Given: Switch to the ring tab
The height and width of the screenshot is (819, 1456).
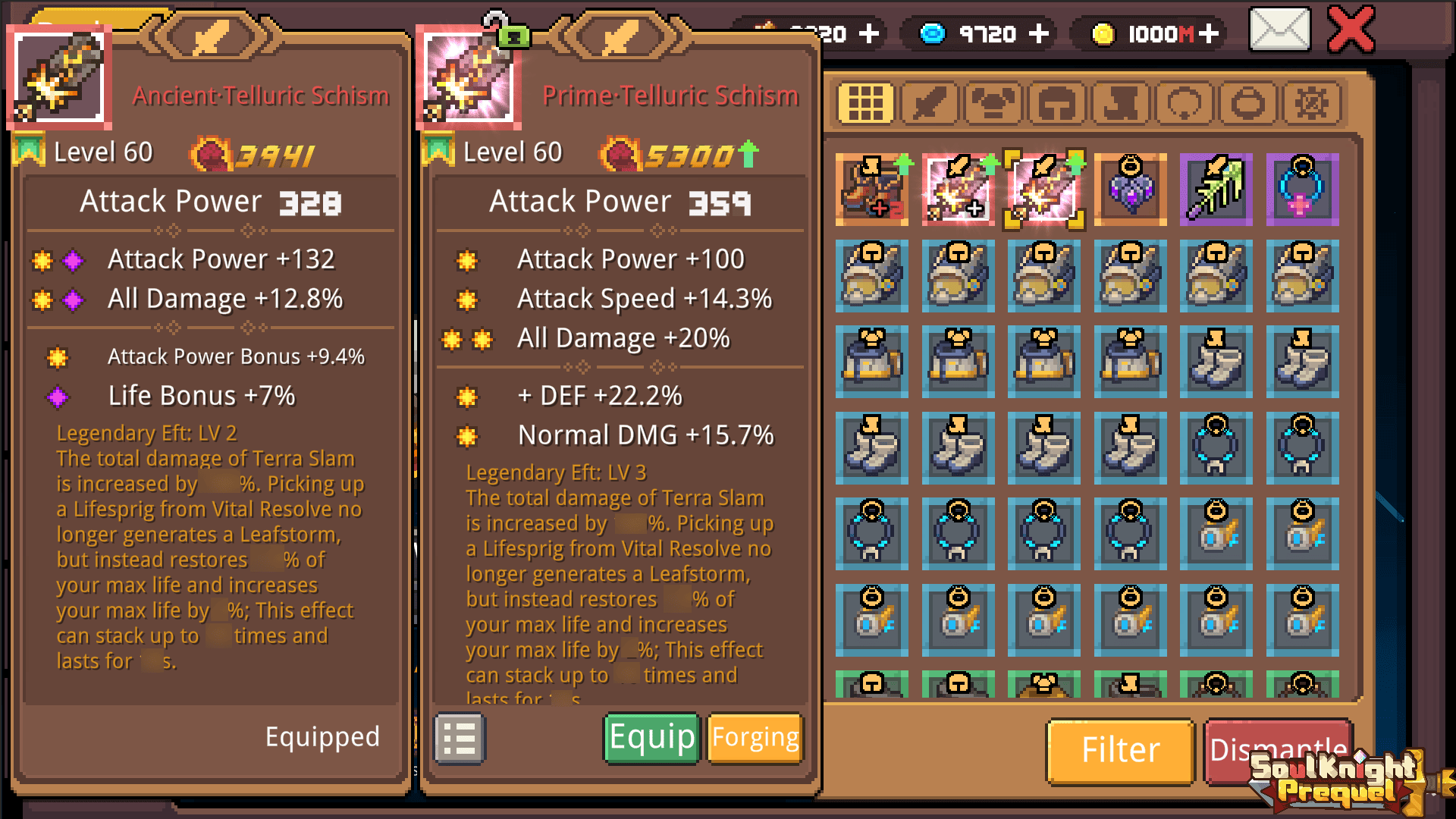Looking at the screenshot, I should click(1184, 102).
